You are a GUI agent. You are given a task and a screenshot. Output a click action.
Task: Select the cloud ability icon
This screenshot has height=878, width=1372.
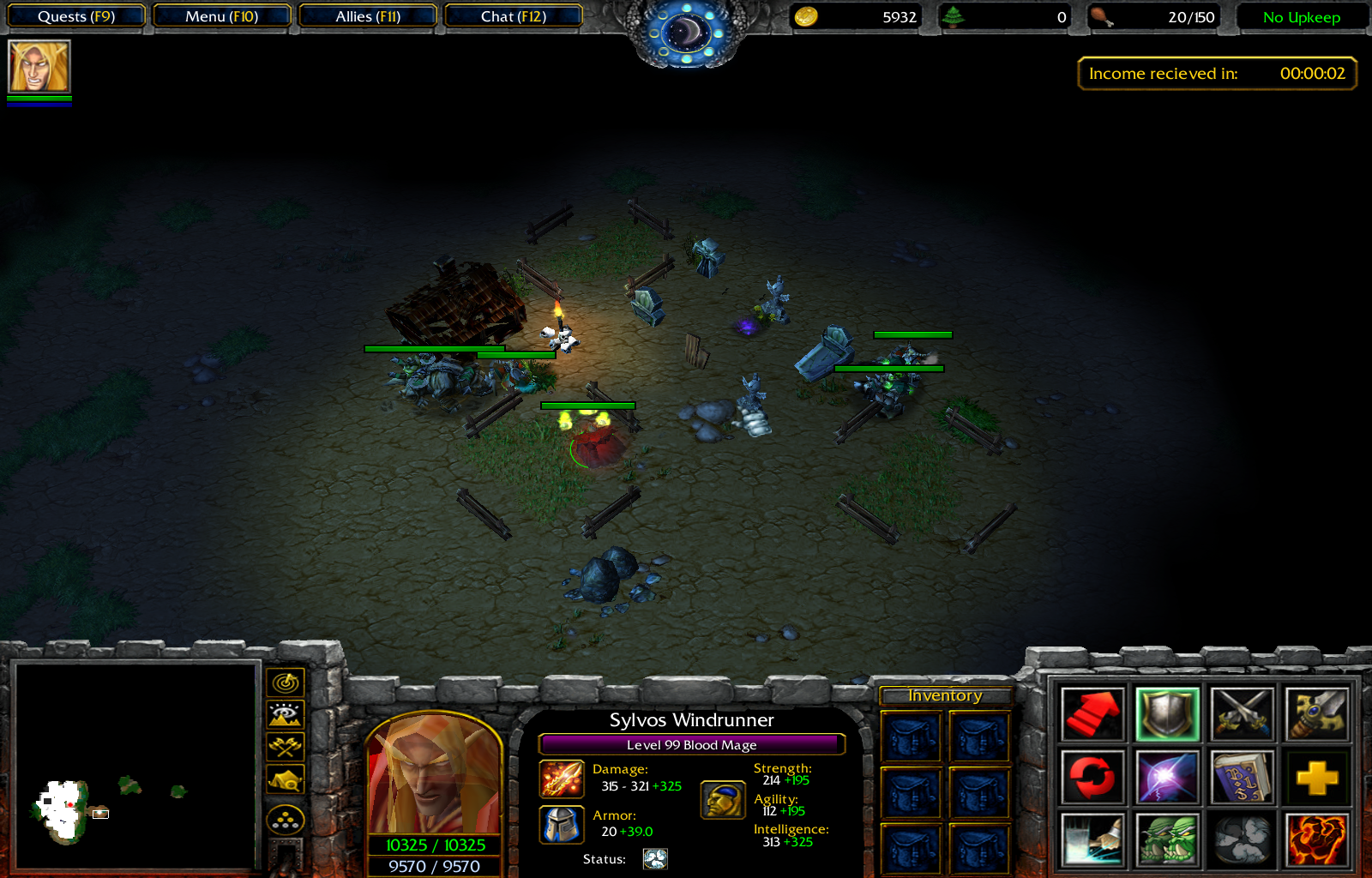pyautogui.click(x=1240, y=840)
